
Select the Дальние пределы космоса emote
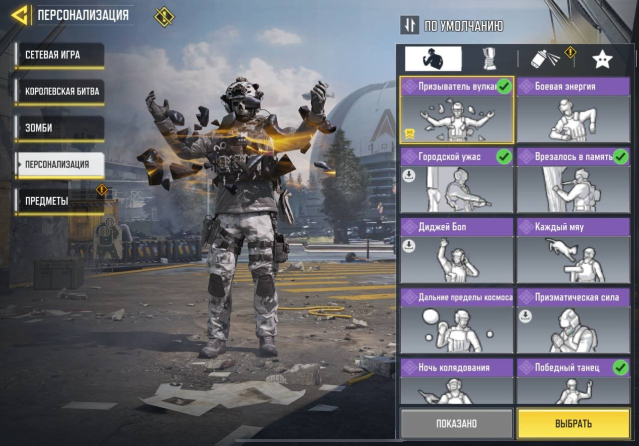click(x=457, y=320)
